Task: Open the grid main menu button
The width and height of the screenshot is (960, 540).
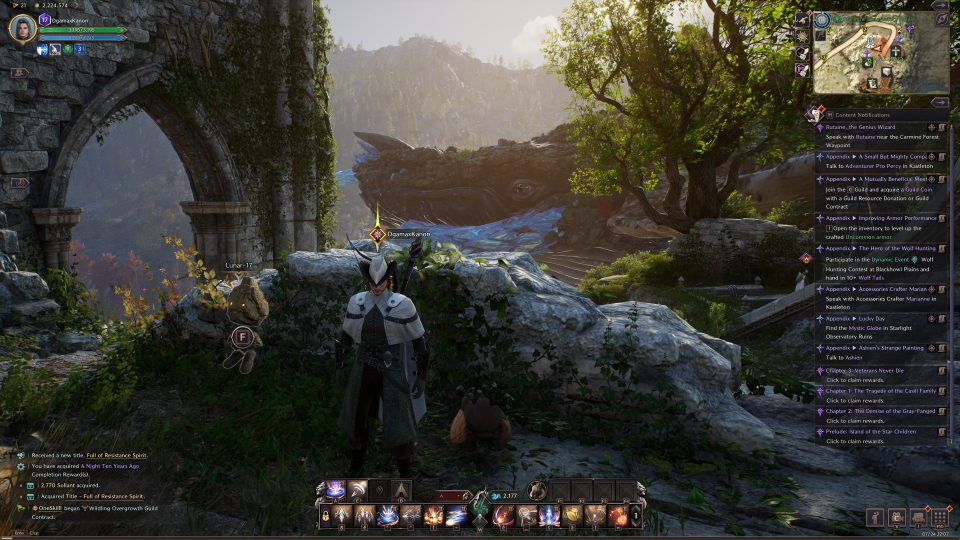Action: [x=939, y=517]
